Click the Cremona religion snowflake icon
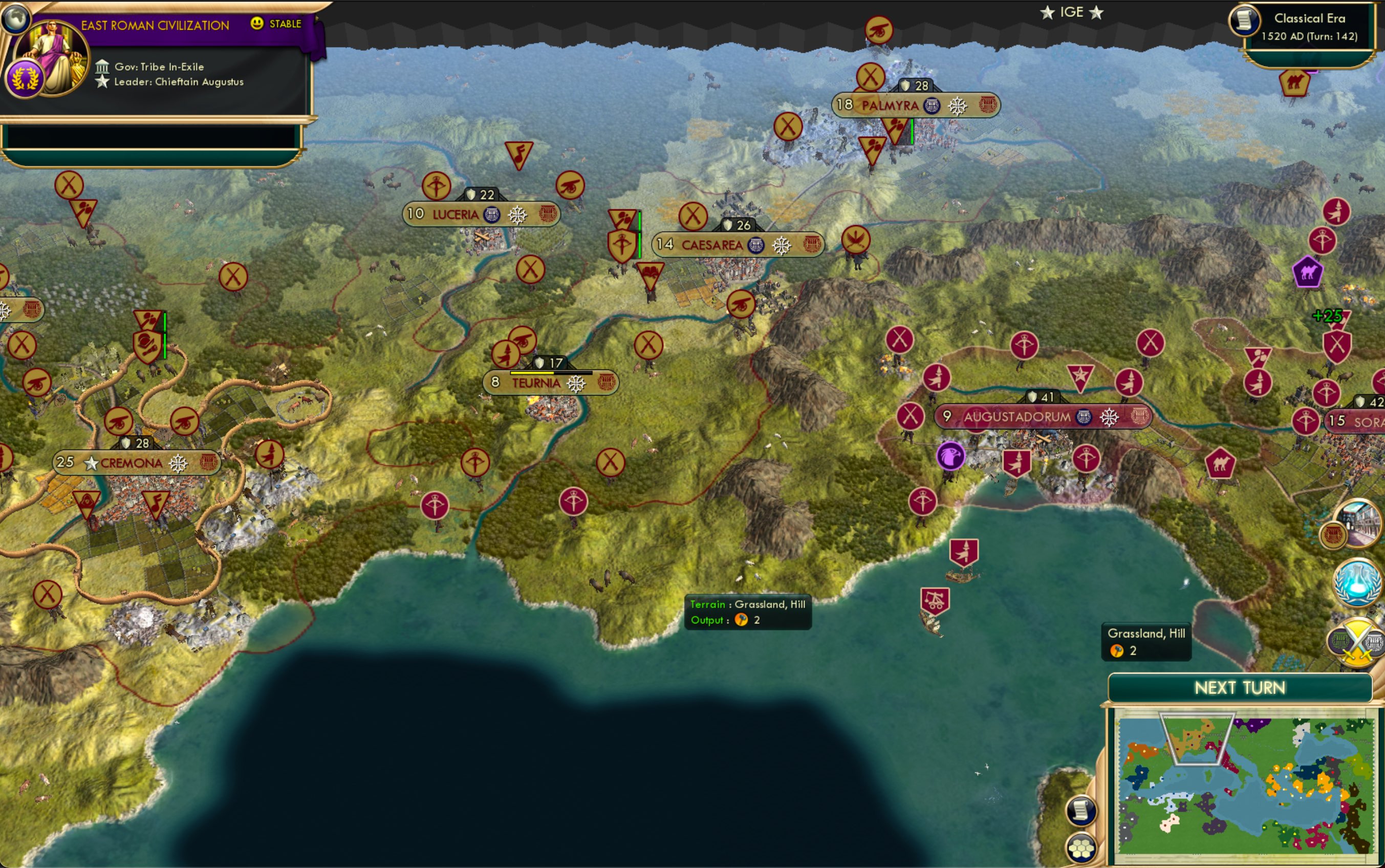Viewport: 1385px width, 868px height. click(x=180, y=463)
